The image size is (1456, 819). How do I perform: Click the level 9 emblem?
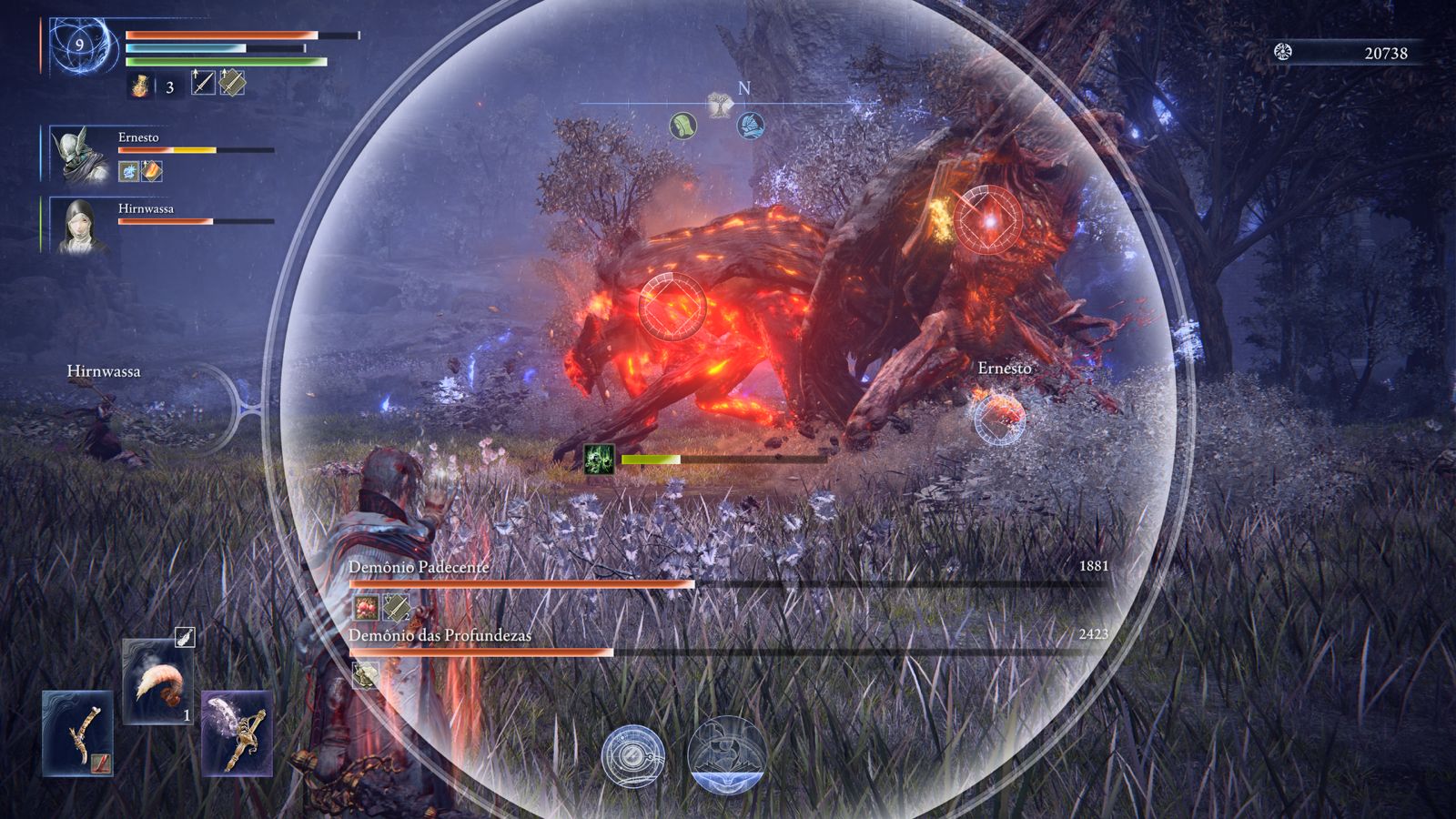pyautogui.click(x=80, y=44)
